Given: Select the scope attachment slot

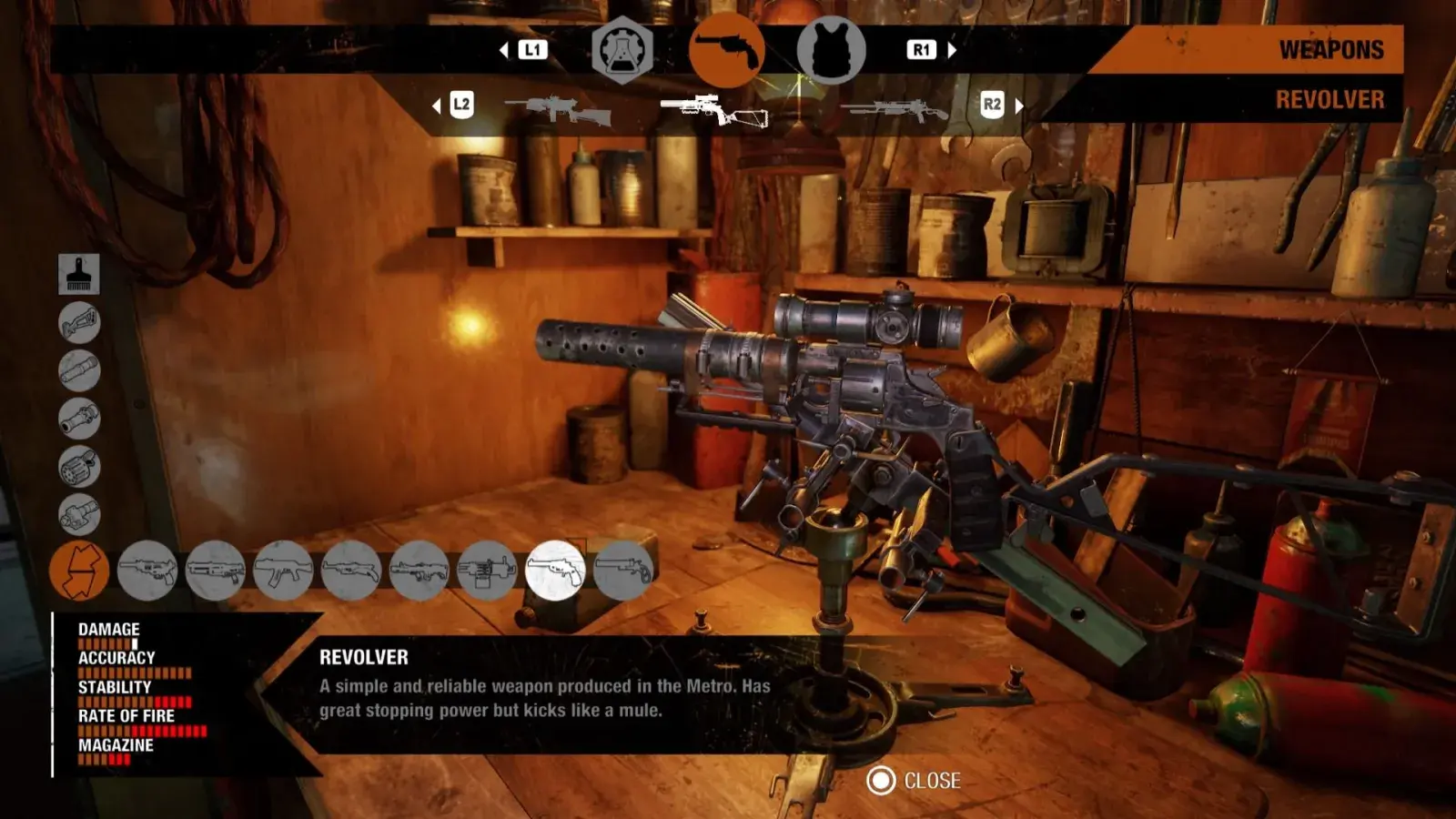Looking at the screenshot, I should (79, 419).
